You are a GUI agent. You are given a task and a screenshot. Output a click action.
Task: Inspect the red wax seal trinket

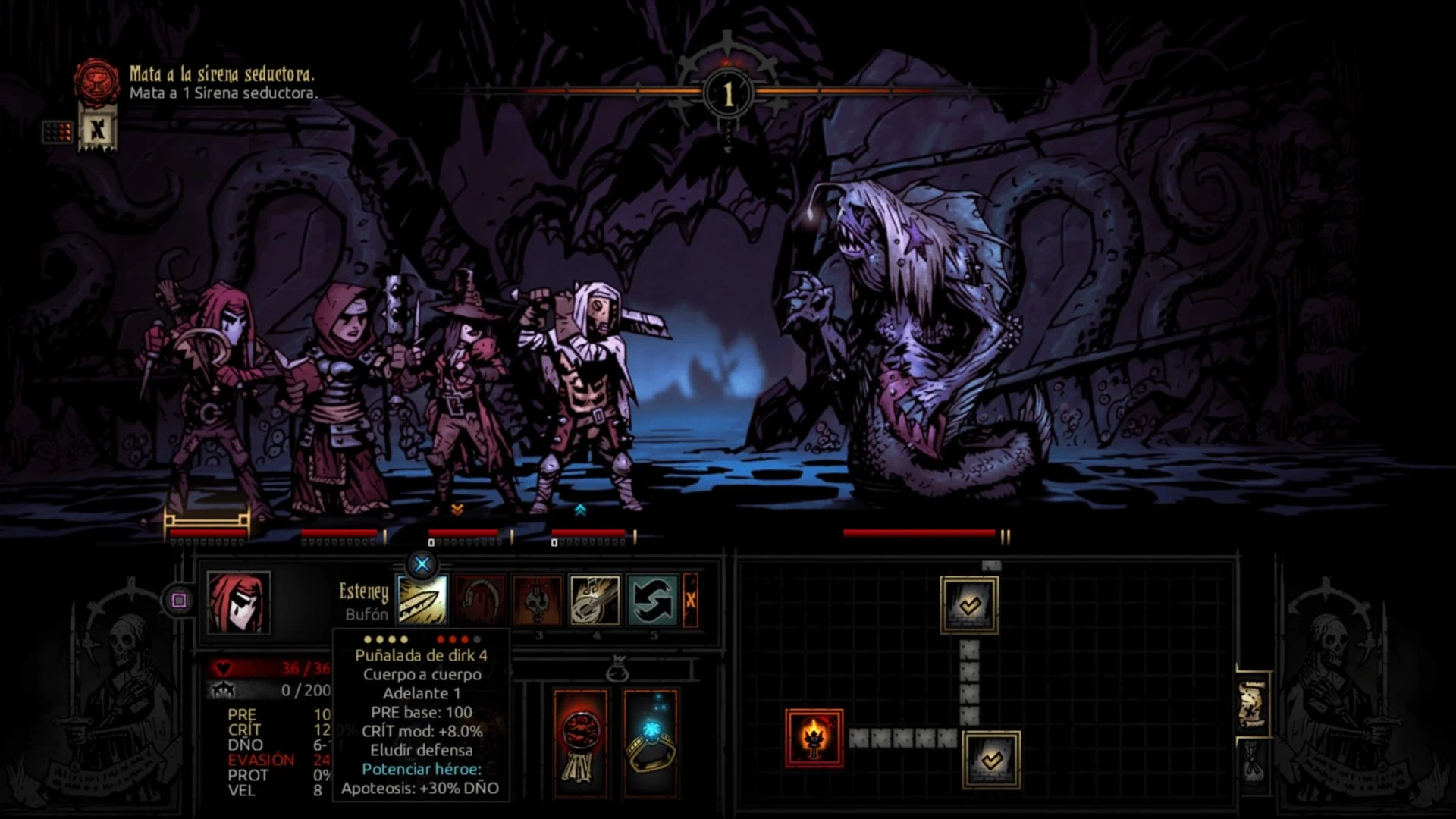580,743
